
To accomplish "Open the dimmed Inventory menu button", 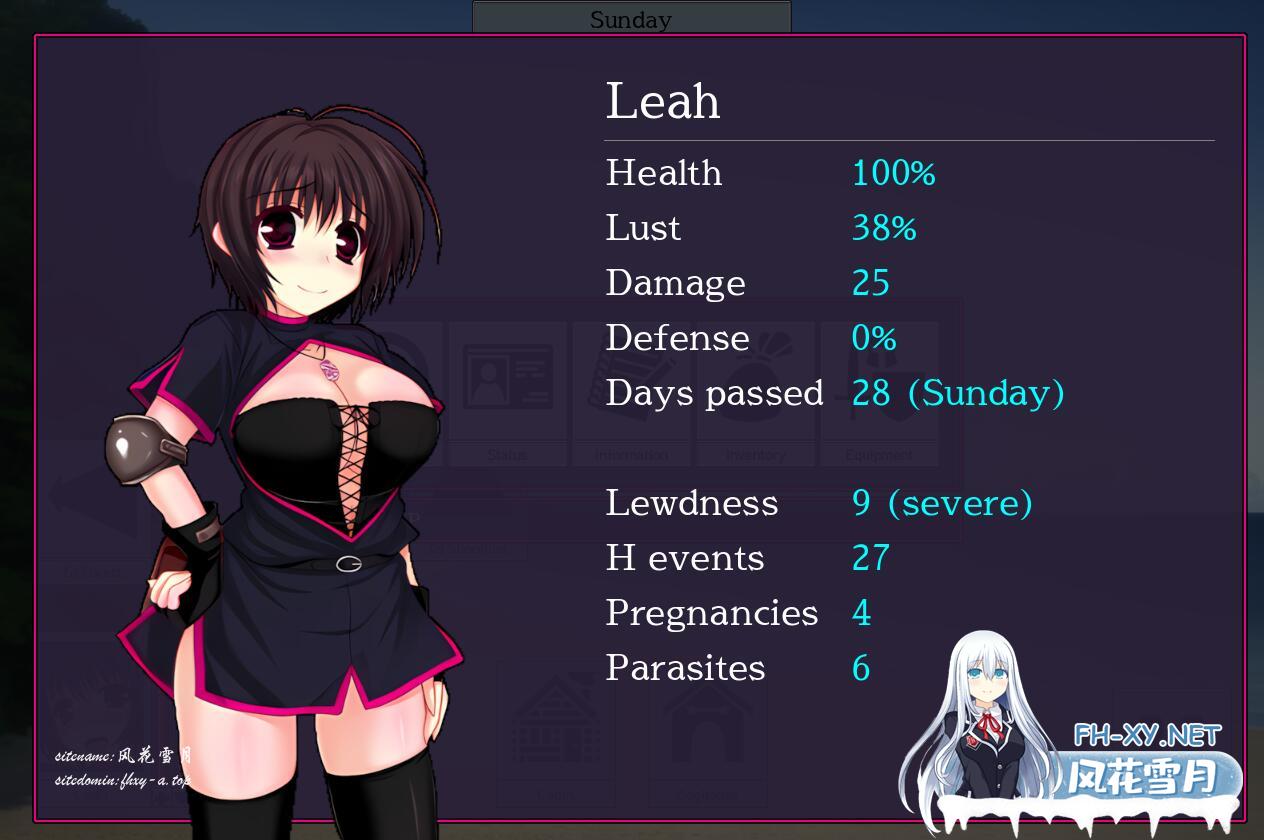I will [755, 392].
